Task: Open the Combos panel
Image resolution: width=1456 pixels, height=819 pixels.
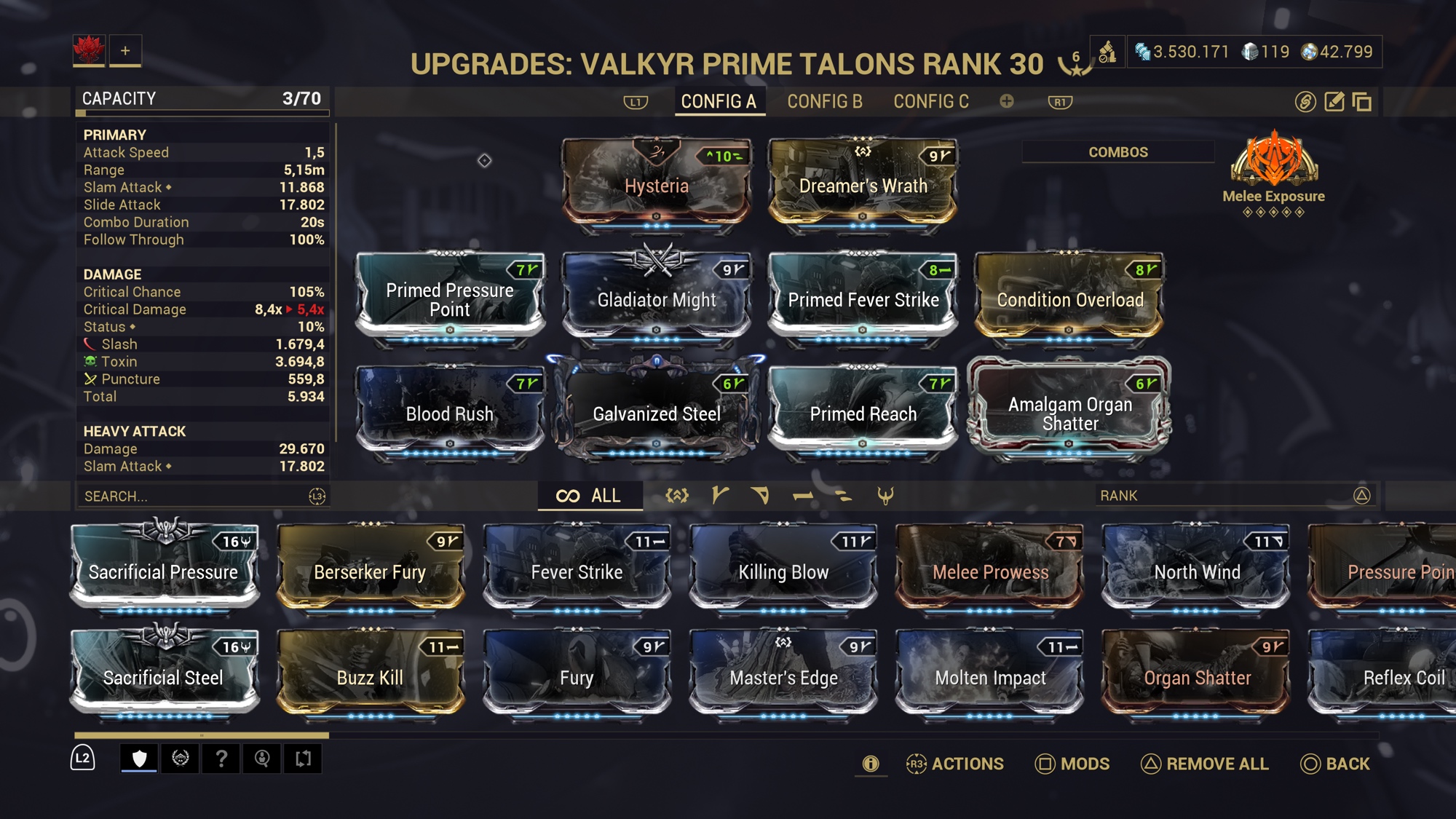Action: point(1117,152)
